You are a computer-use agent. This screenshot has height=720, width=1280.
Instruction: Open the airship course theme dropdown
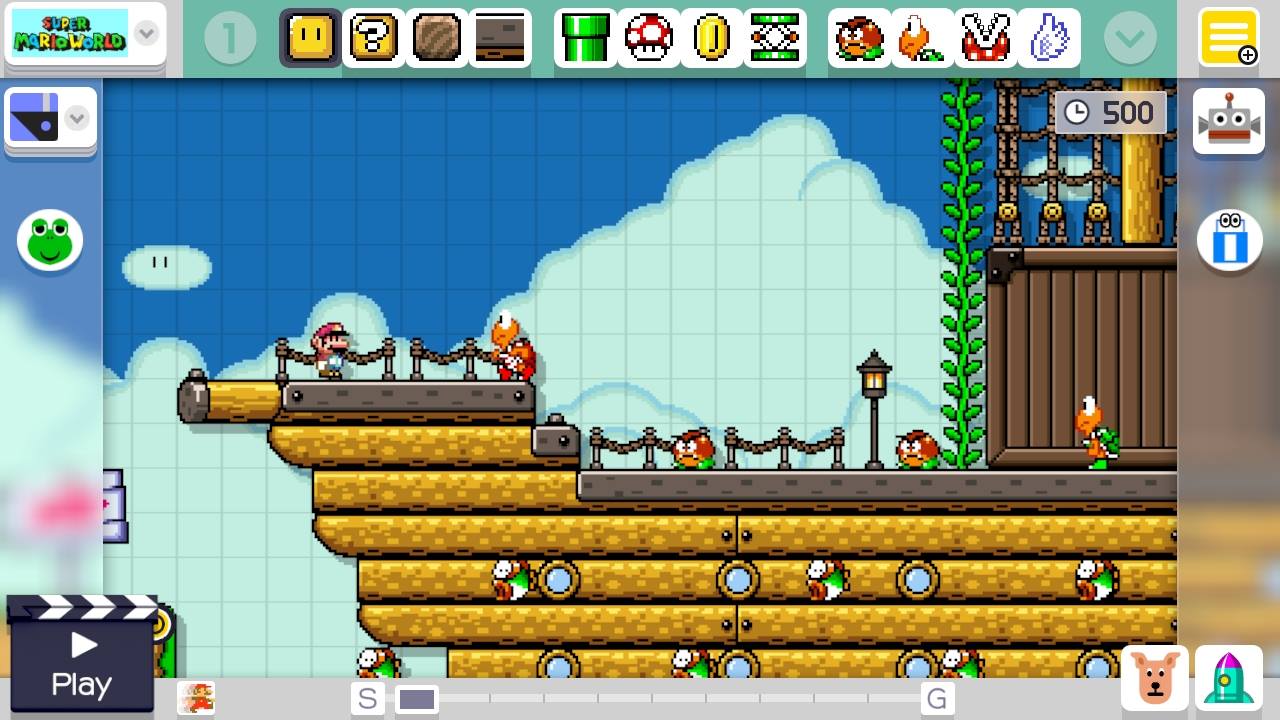(x=50, y=120)
